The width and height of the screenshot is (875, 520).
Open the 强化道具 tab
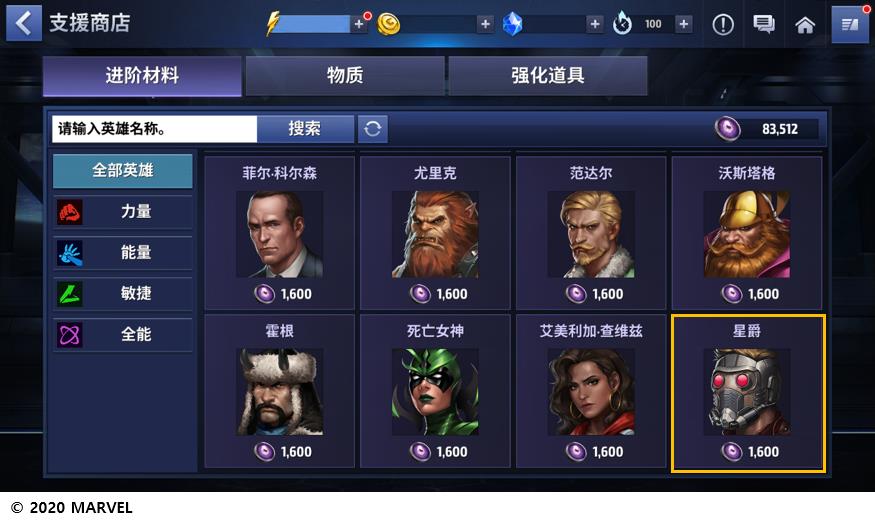[x=547, y=76]
